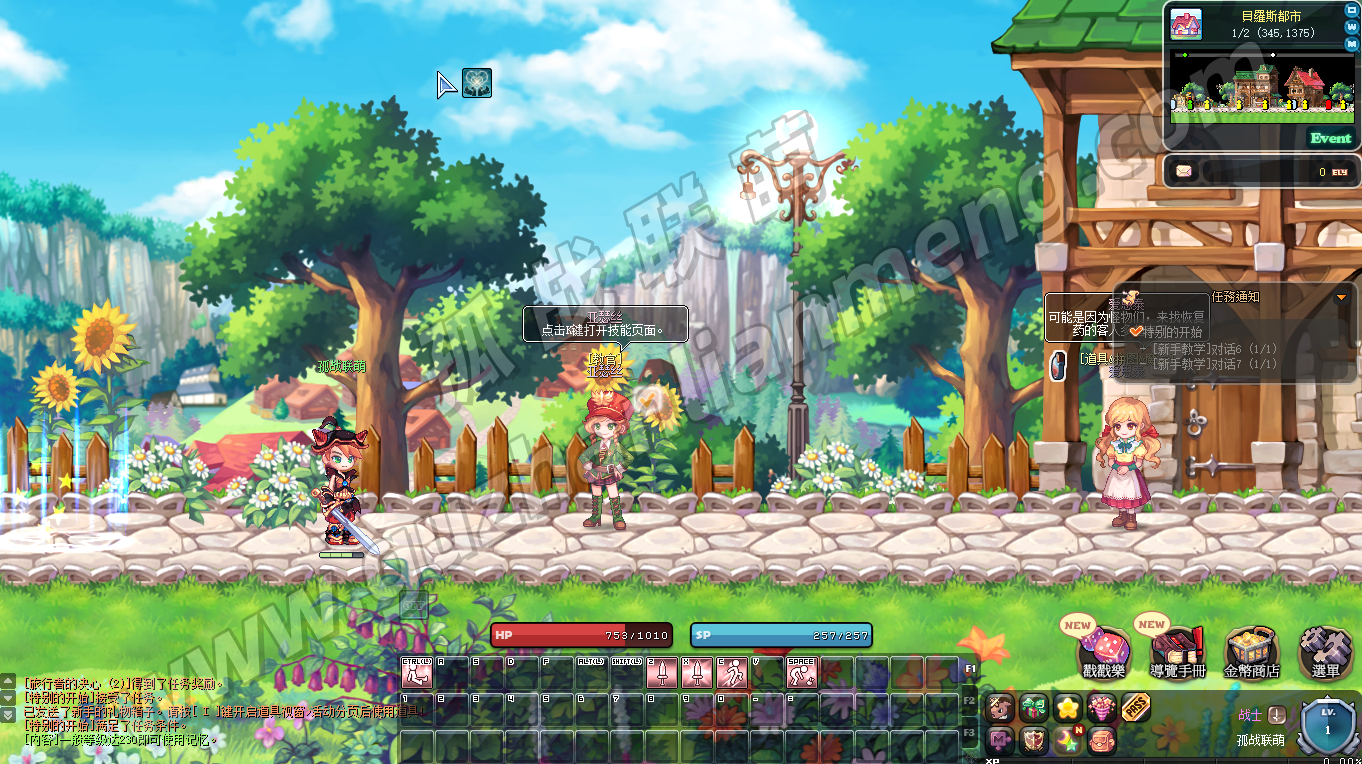Open the Event button under the minimap
The width and height of the screenshot is (1362, 764).
1330,138
